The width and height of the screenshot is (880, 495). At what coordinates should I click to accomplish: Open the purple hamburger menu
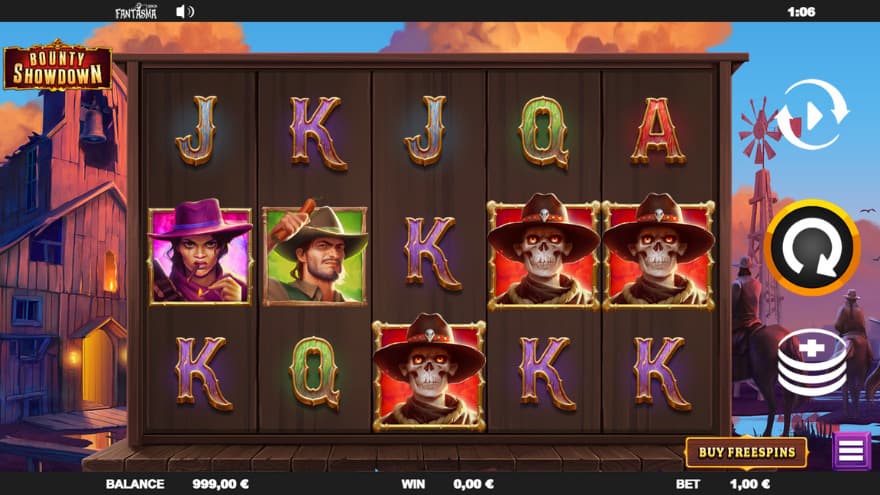(x=851, y=451)
